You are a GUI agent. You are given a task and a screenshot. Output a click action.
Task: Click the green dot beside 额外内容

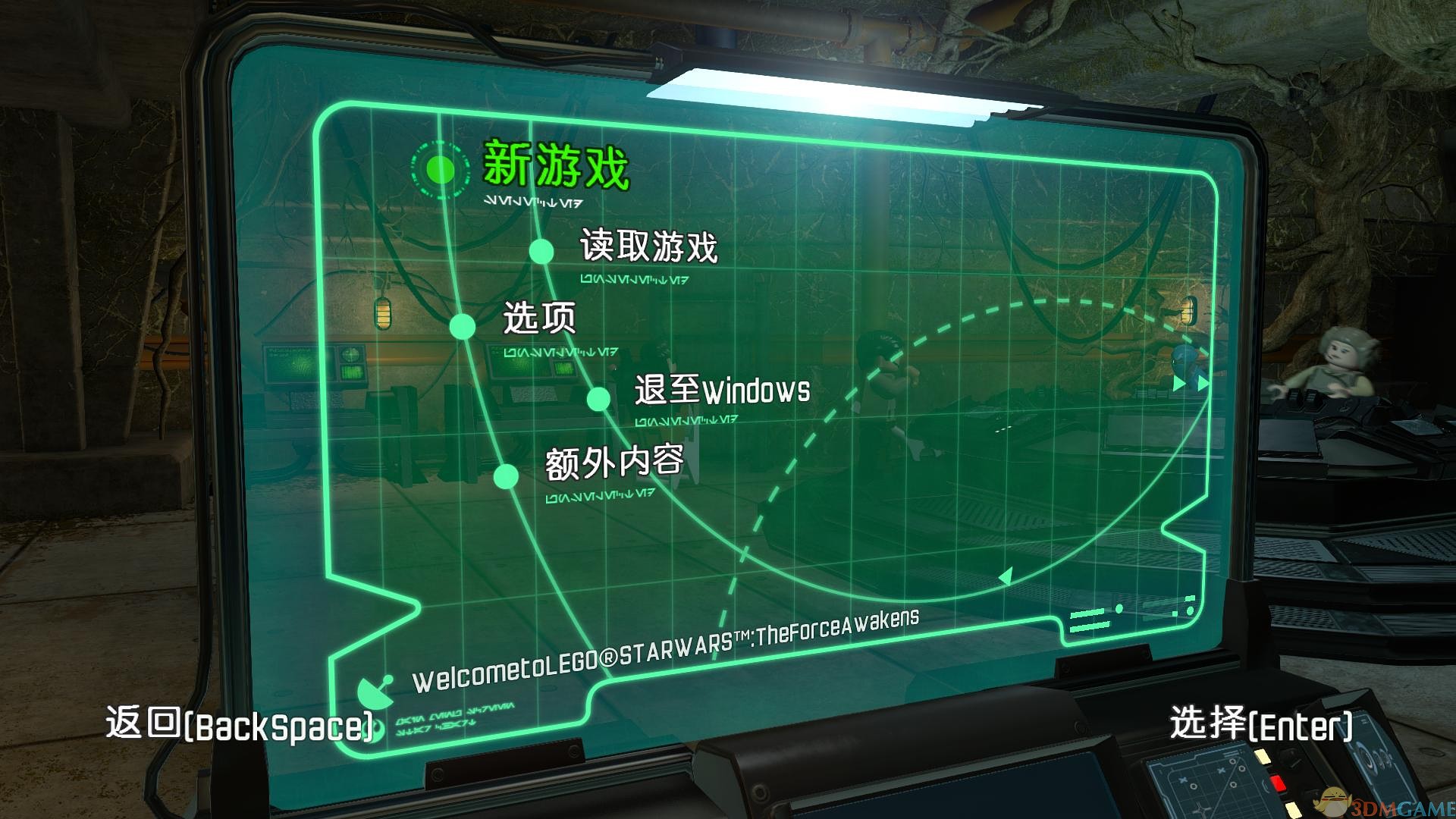[x=507, y=475]
